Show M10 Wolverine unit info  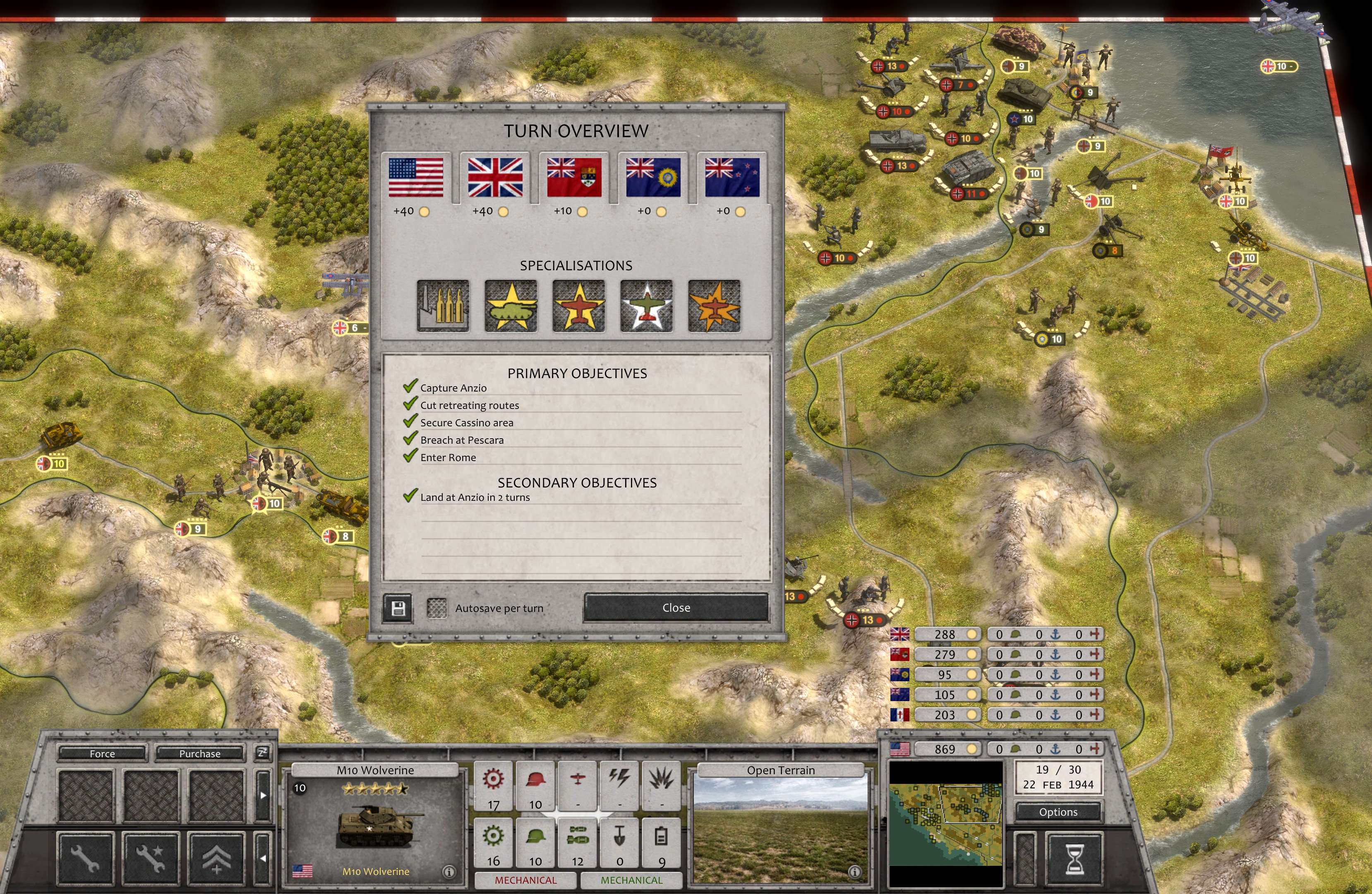449,872
